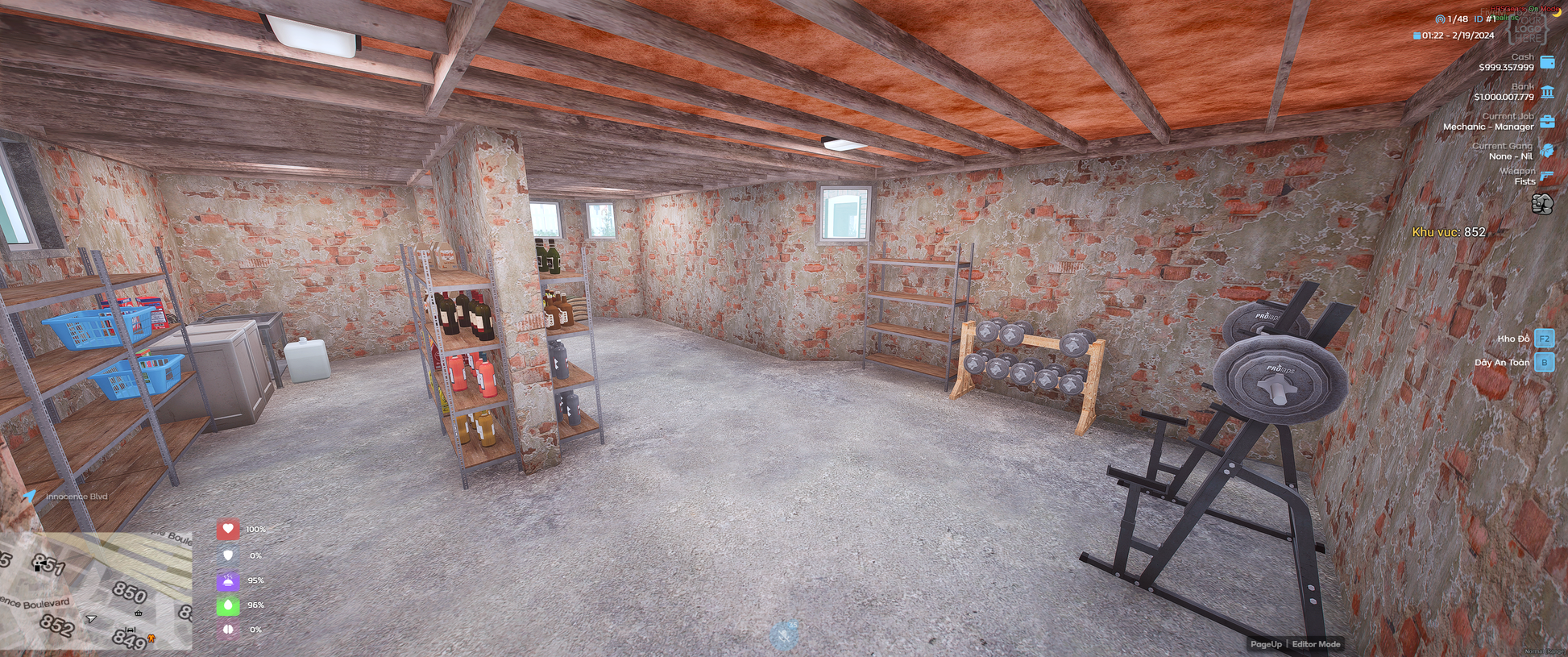Click the Cash wallet icon
This screenshot has width=1568, height=657.
[1547, 62]
